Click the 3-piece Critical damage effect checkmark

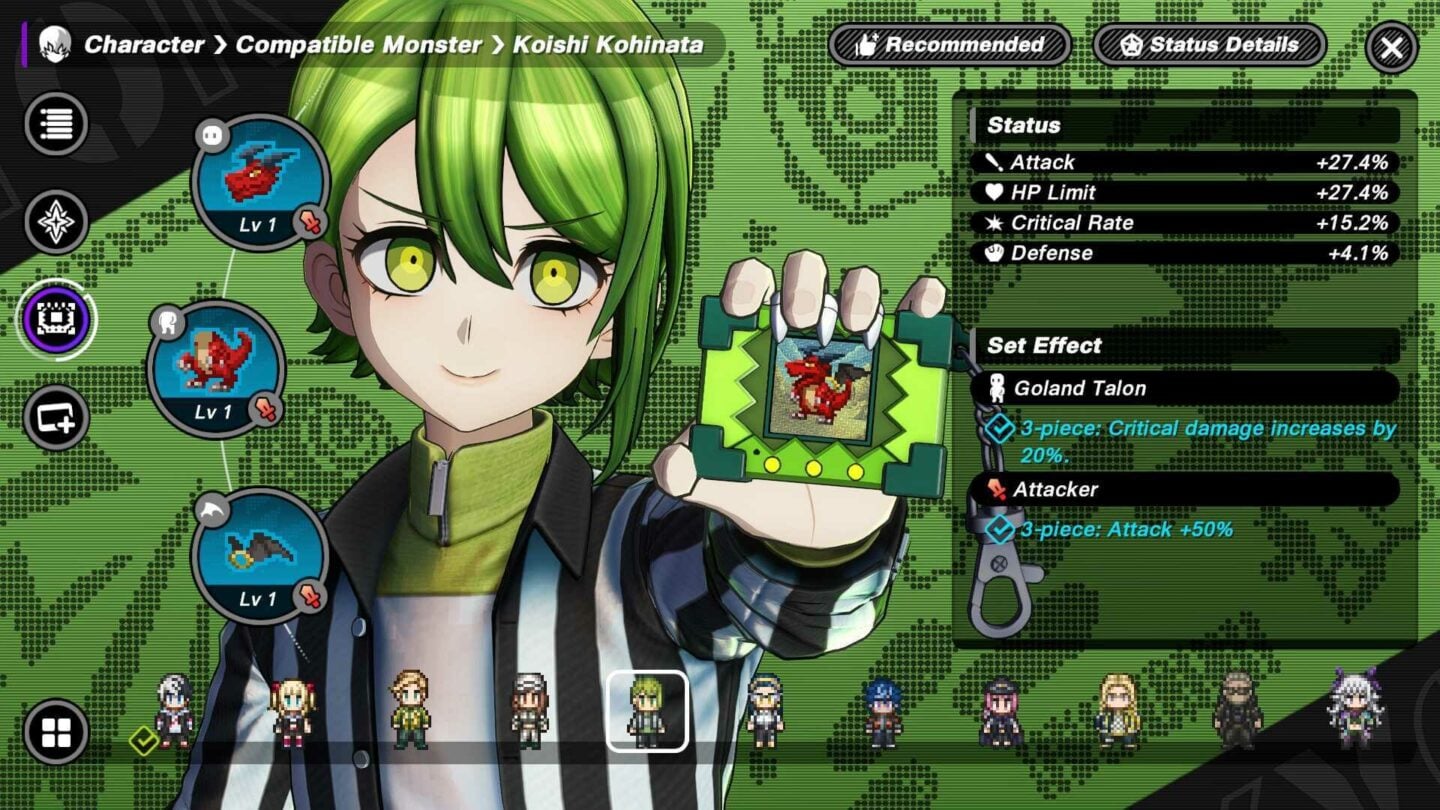click(999, 429)
